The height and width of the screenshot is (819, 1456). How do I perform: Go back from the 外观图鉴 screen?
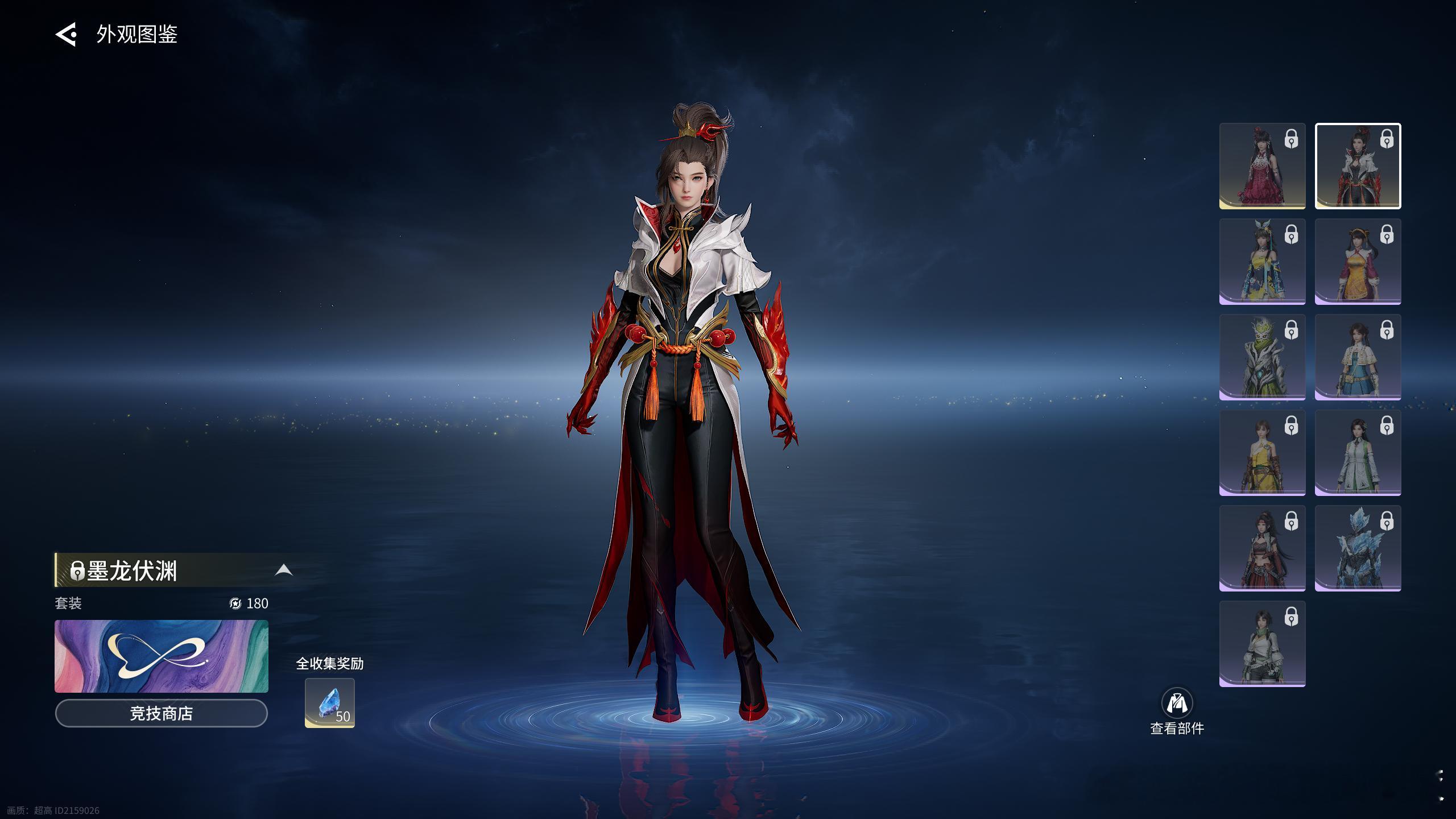(66, 34)
